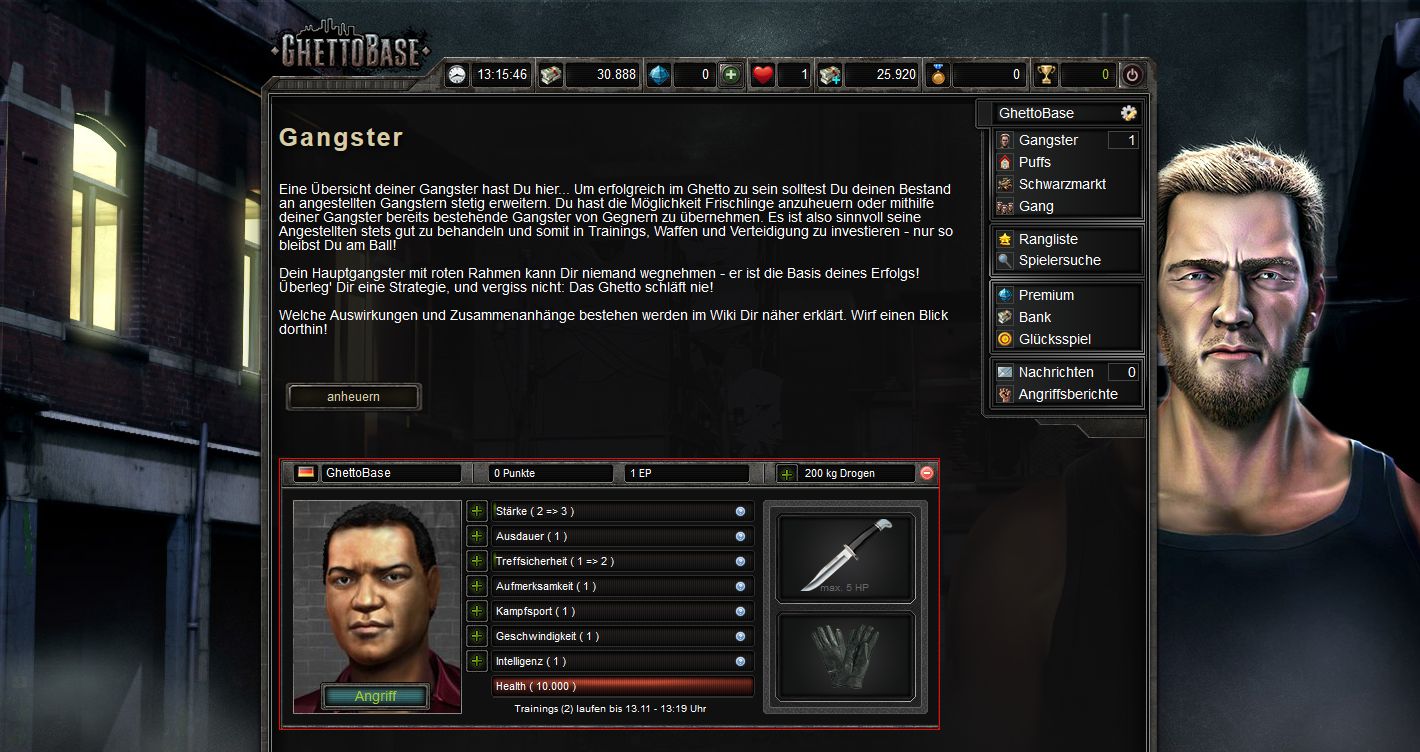Visit the Bank
This screenshot has width=1420, height=752.
click(x=1034, y=318)
